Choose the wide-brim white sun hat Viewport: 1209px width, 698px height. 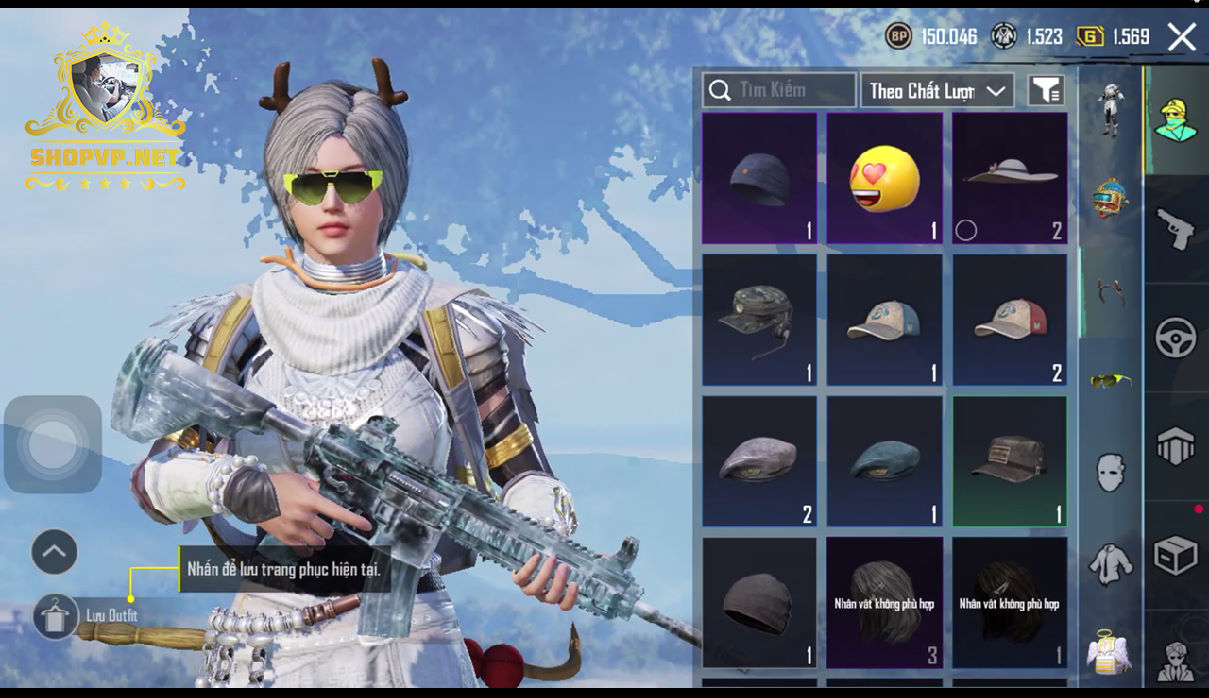(1009, 178)
